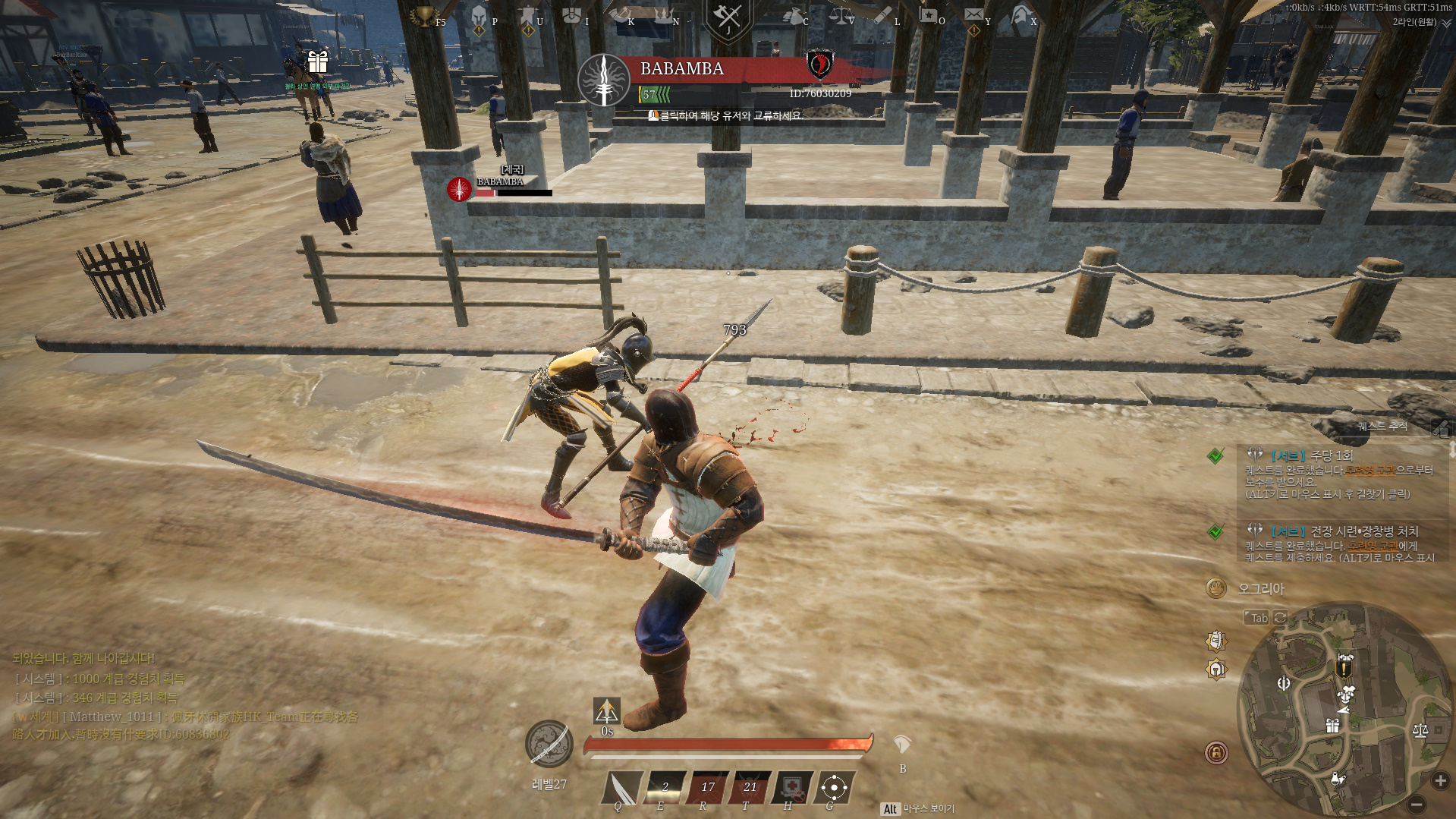Open the coin pouch shop icon

point(794,17)
